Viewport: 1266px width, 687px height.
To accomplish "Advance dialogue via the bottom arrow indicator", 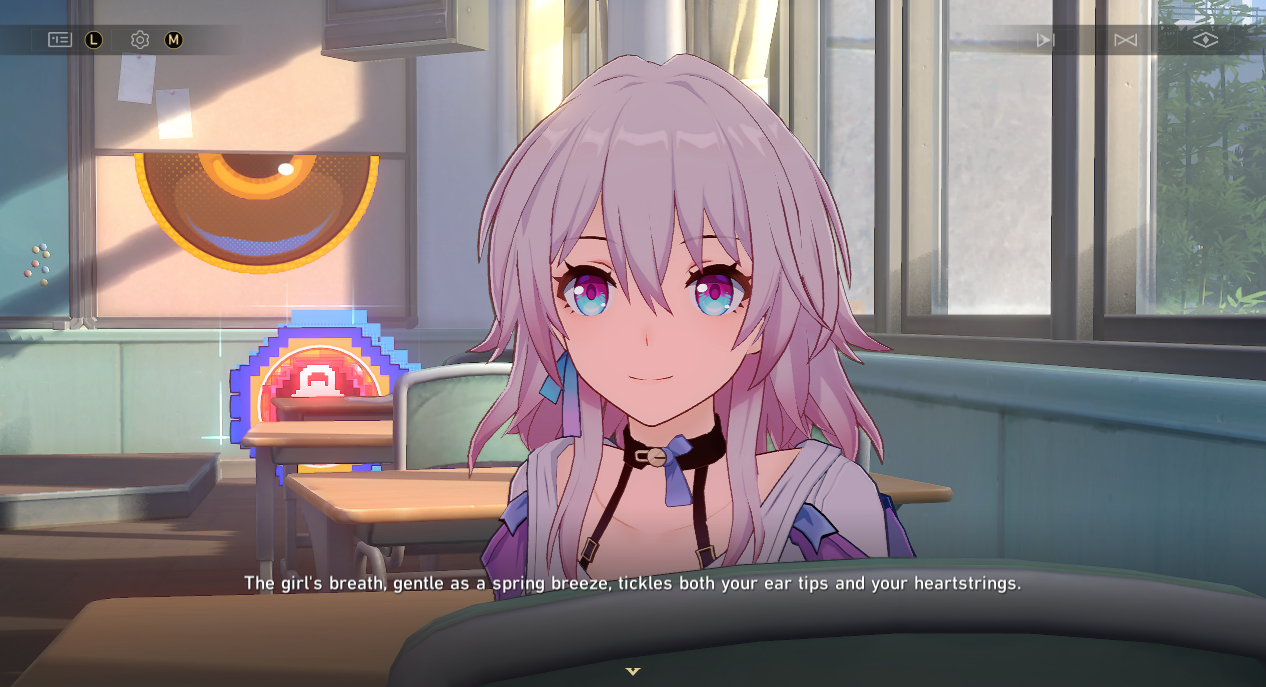I will (632, 671).
